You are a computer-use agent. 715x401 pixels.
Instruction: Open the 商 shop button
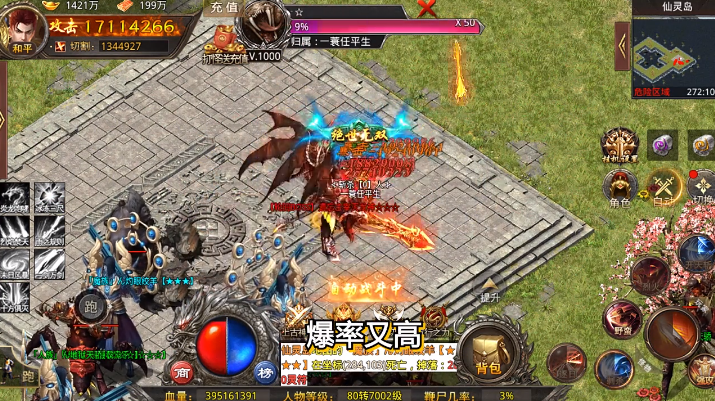coord(183,372)
